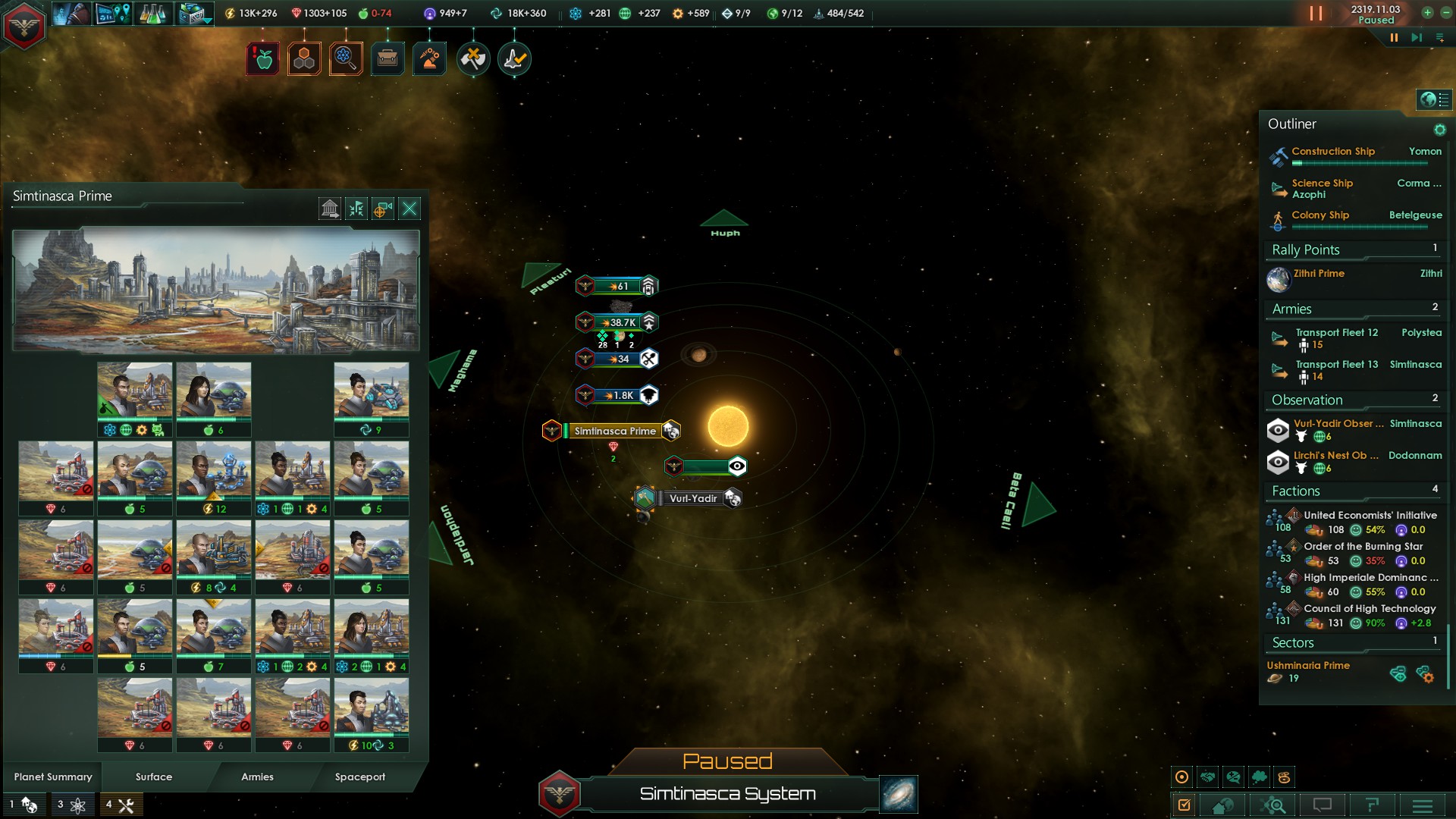View the Council of High Technology faction
This screenshot has height=819, width=1456.
pos(1370,609)
